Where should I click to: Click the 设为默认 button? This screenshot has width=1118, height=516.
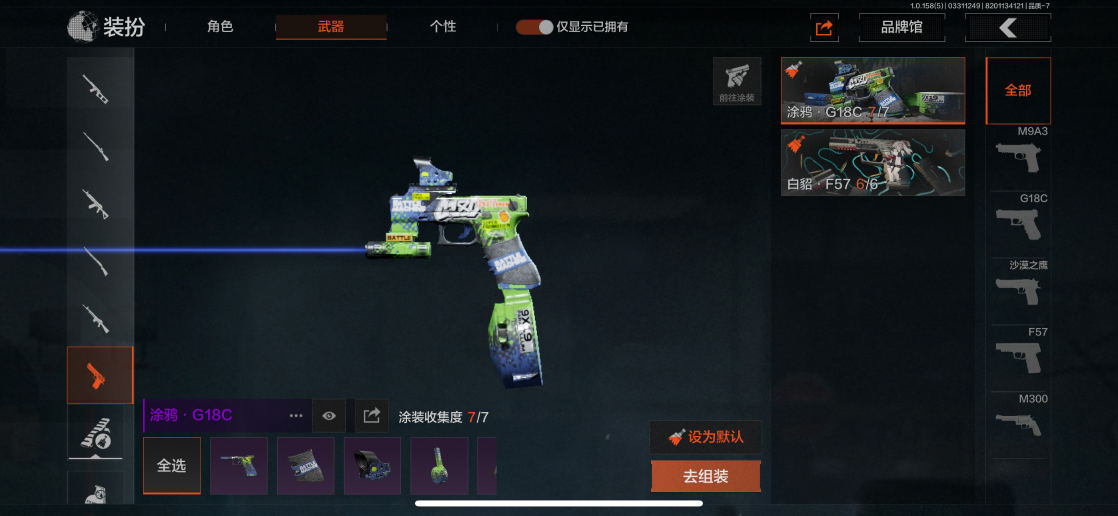point(705,437)
